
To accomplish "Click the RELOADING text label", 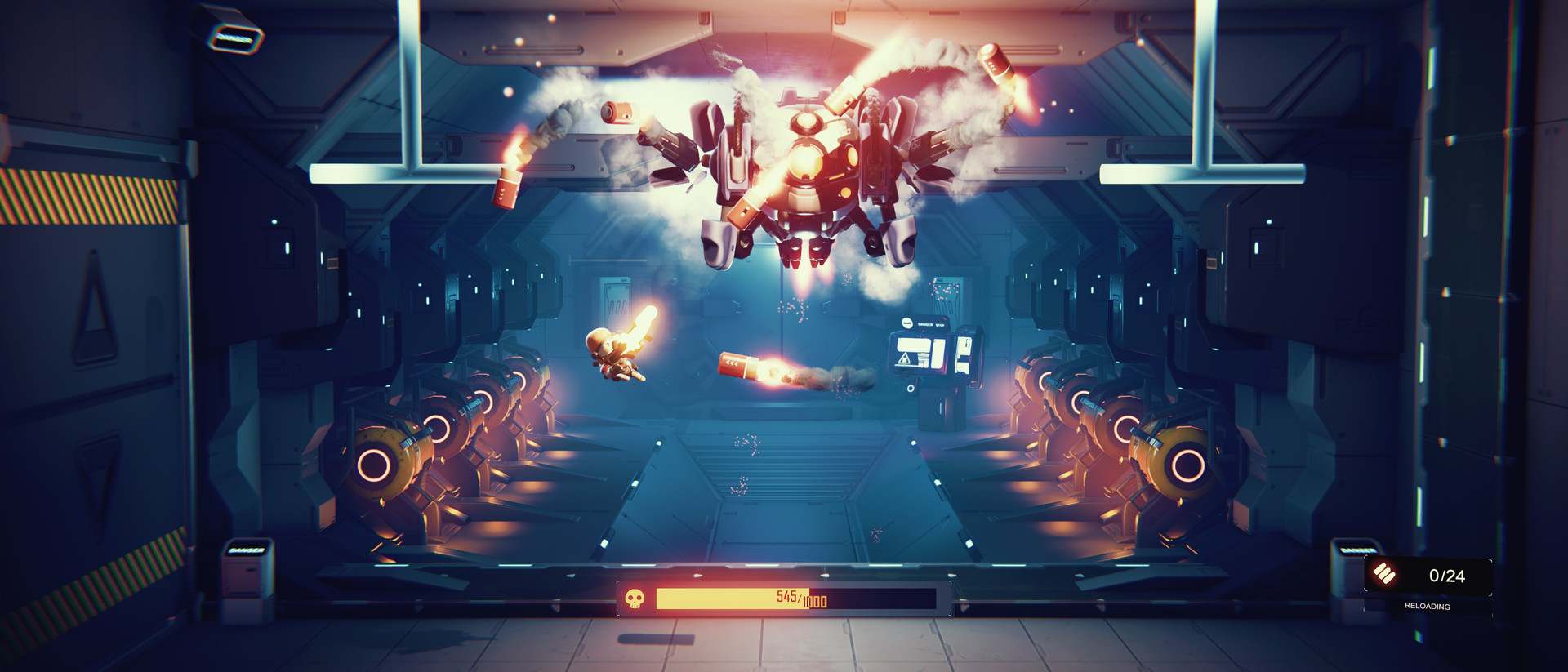I will (1428, 606).
